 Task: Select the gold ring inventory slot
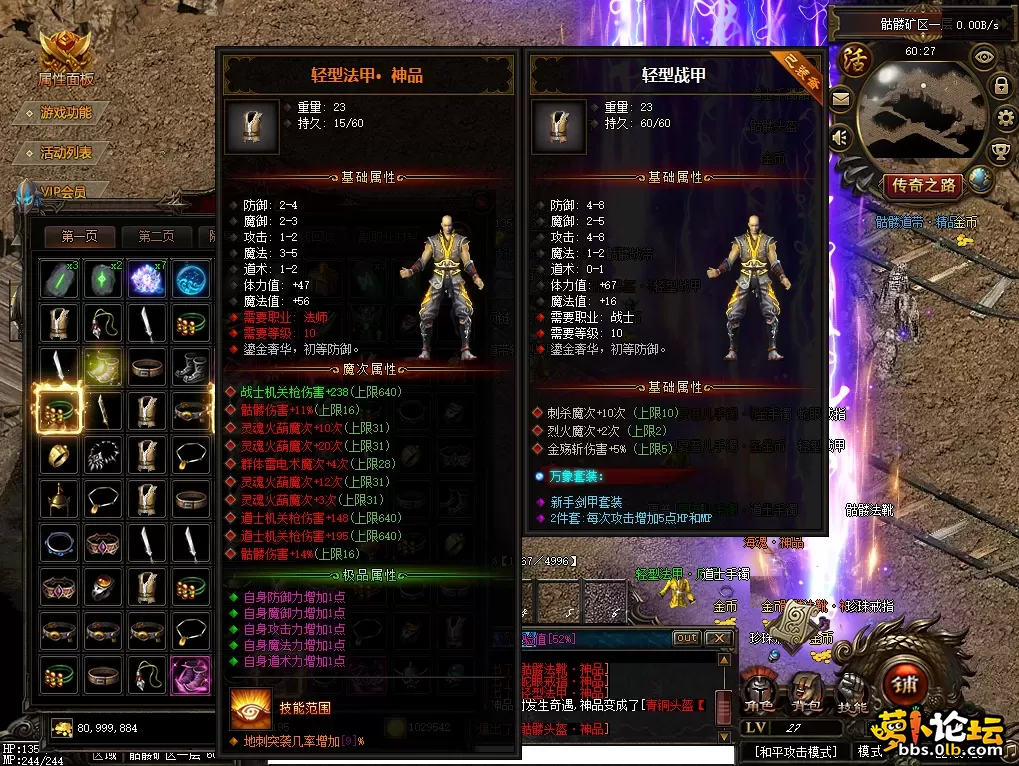tap(59, 454)
